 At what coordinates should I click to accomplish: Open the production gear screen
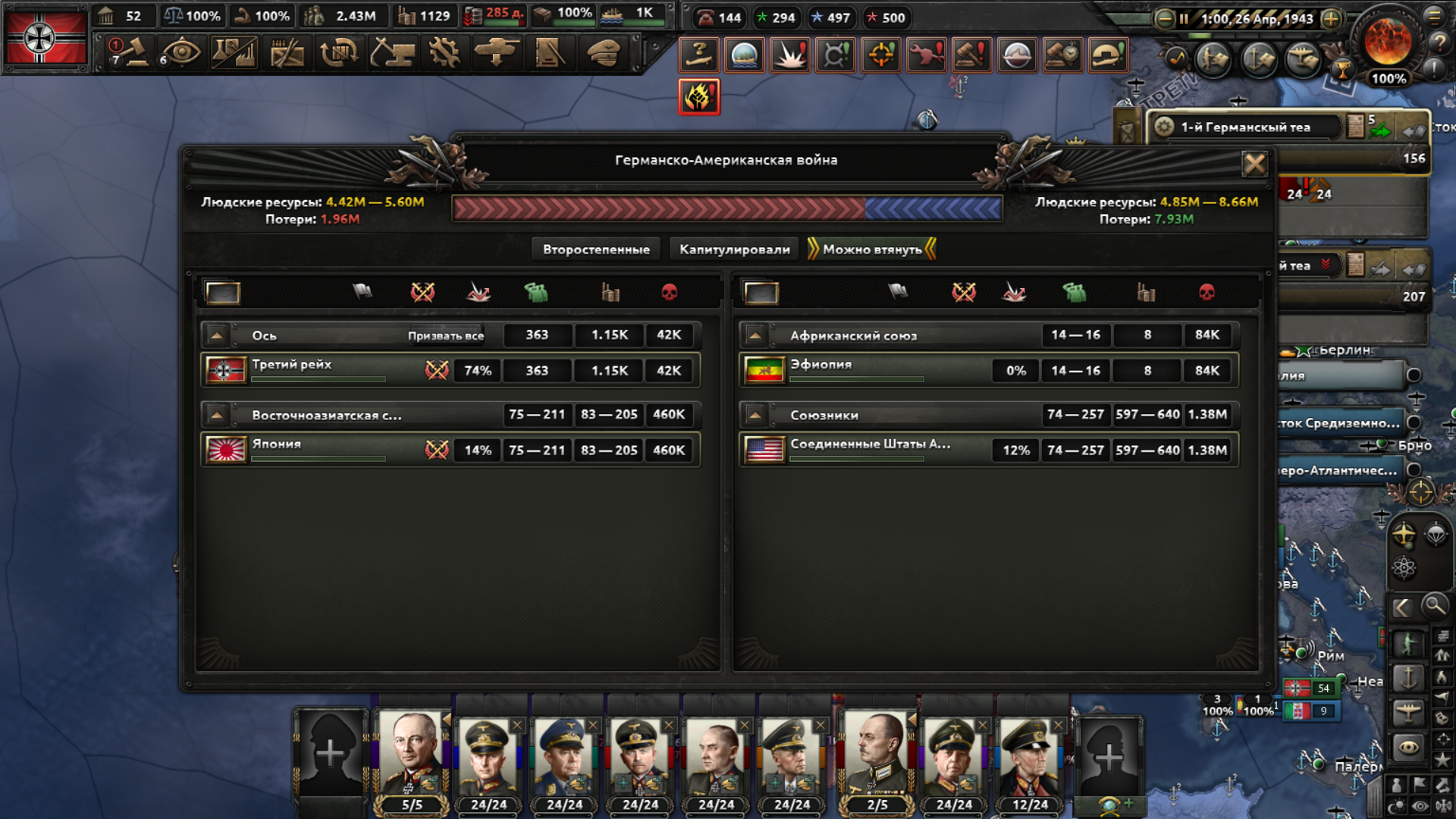coord(444,53)
